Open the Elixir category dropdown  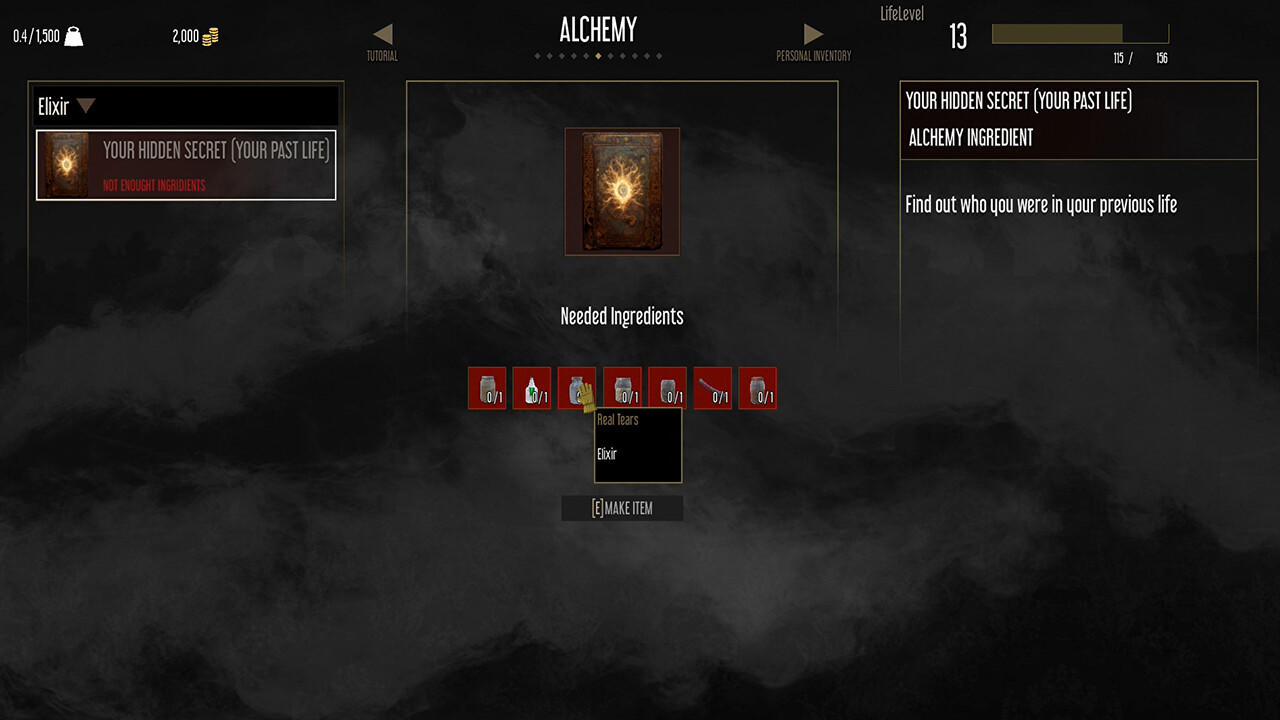pos(86,106)
